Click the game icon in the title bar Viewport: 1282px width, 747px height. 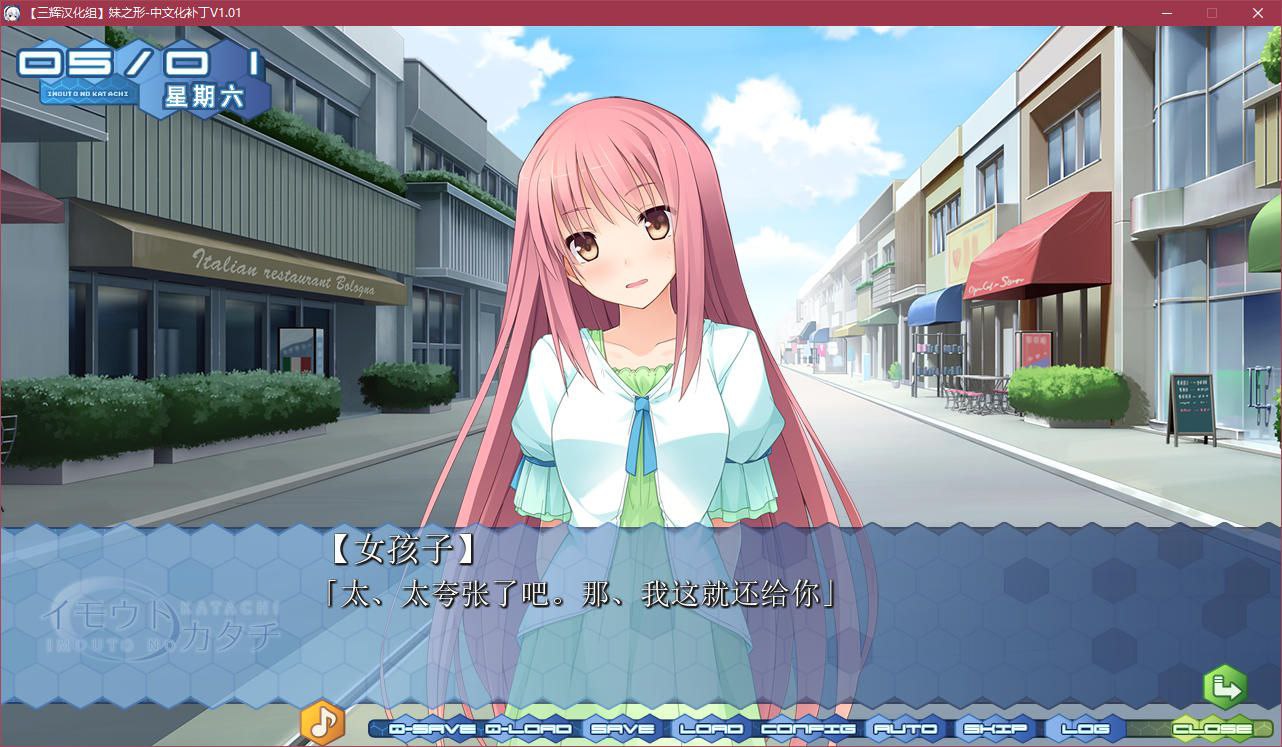pyautogui.click(x=14, y=13)
